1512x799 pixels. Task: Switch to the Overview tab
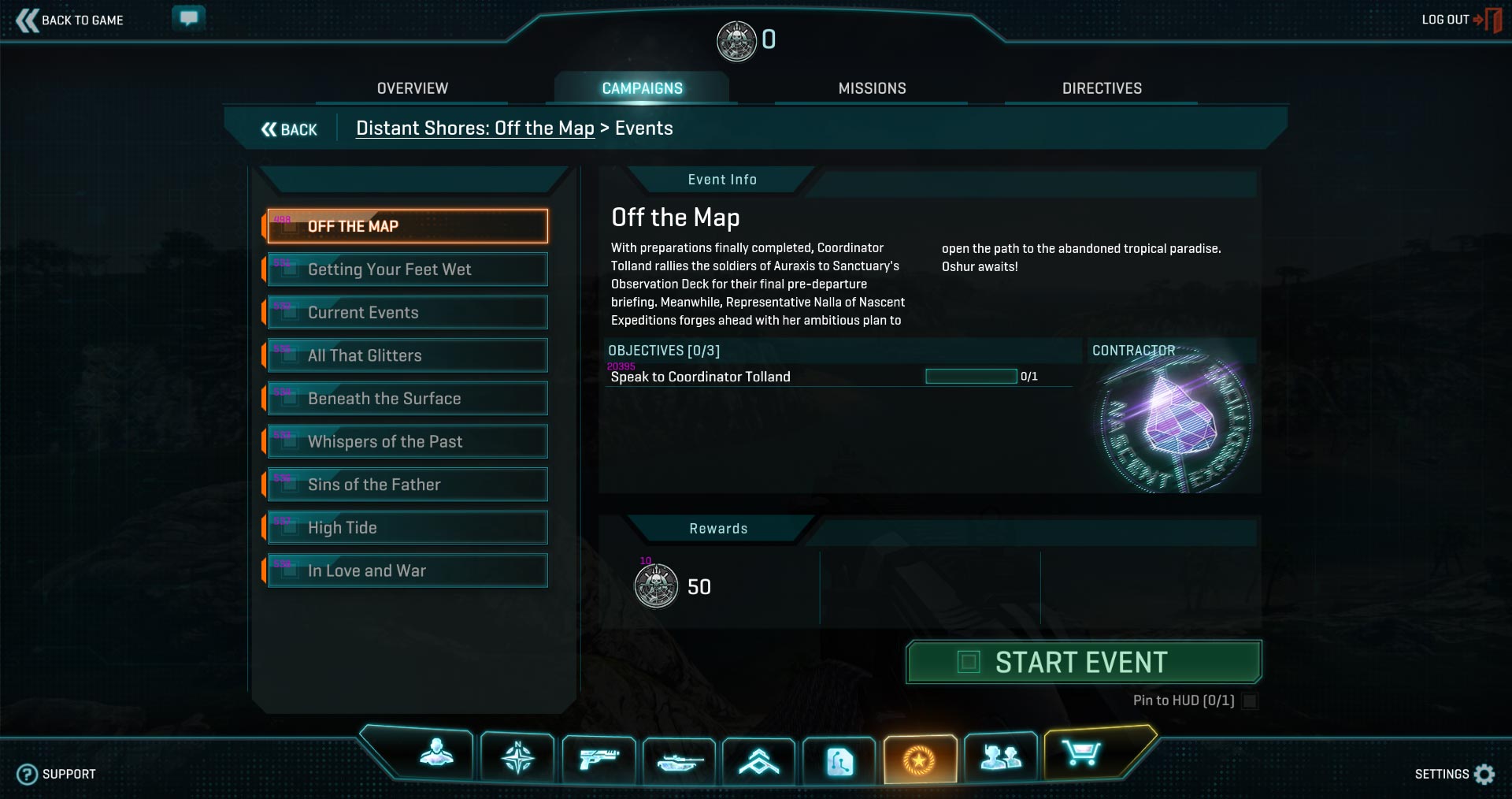coord(412,88)
